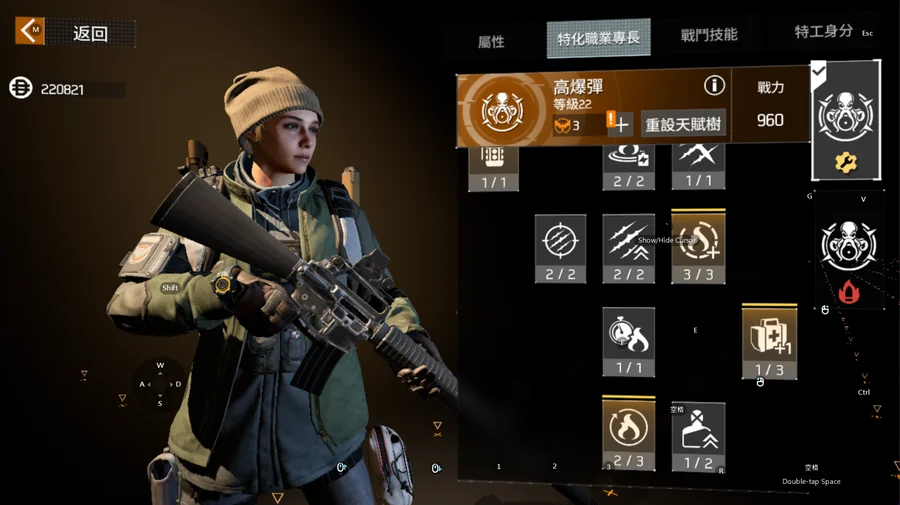Pick the stopwatch flame talent 1/1
900x505 pixels.
click(628, 341)
